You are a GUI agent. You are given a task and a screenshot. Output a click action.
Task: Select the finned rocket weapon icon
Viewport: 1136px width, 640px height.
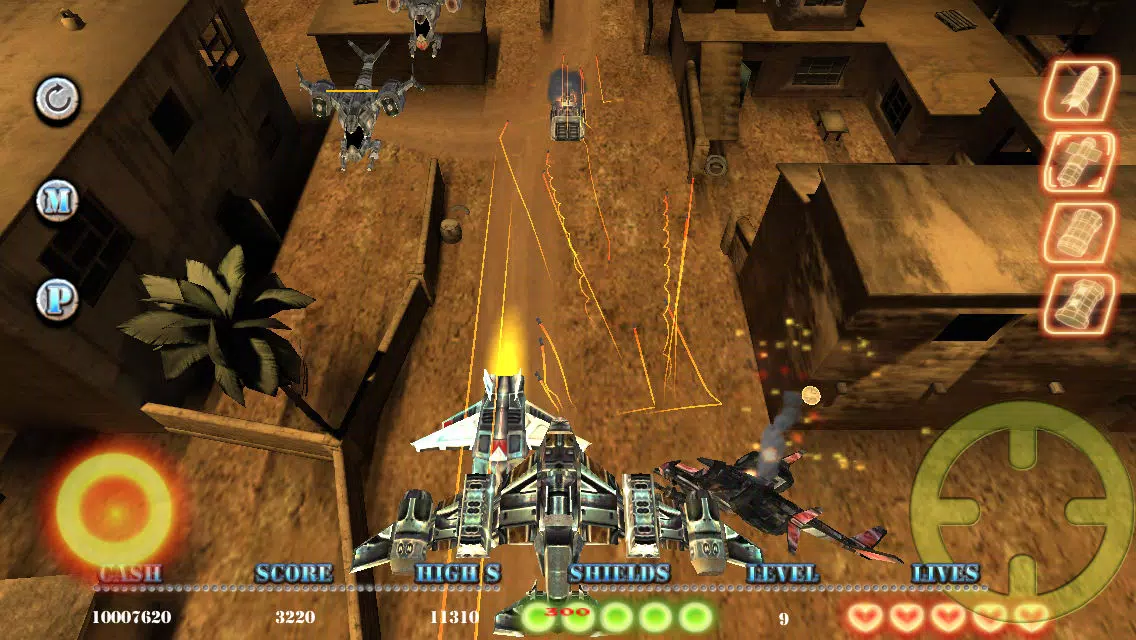click(x=1079, y=91)
